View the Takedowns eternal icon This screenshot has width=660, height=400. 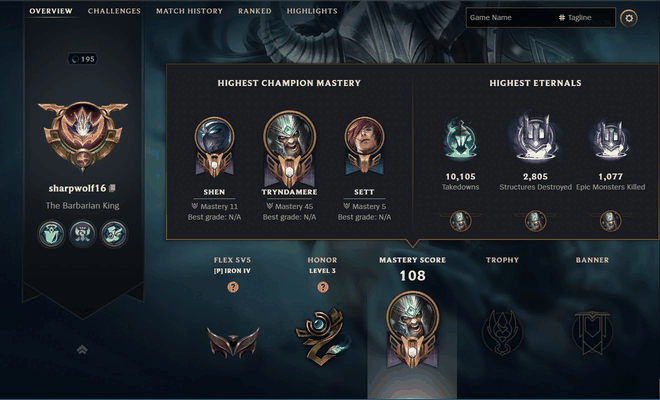click(x=461, y=139)
